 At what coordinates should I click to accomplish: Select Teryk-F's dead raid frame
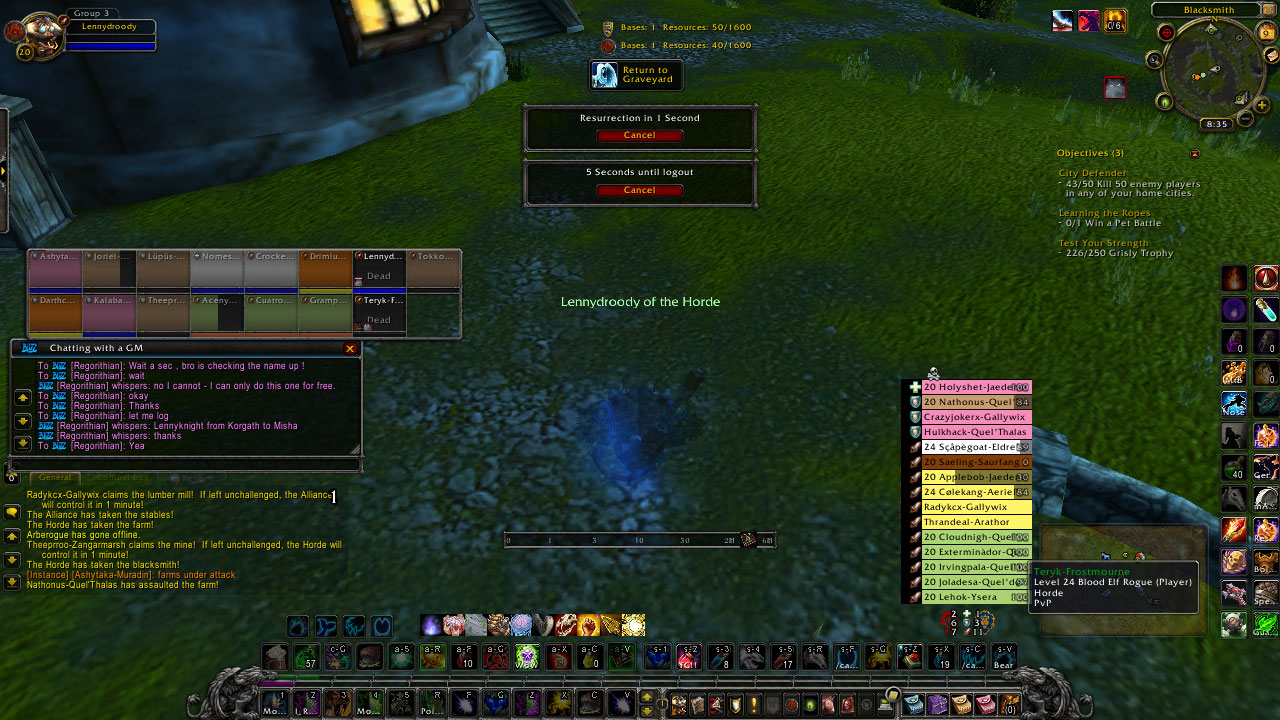[x=380, y=313]
